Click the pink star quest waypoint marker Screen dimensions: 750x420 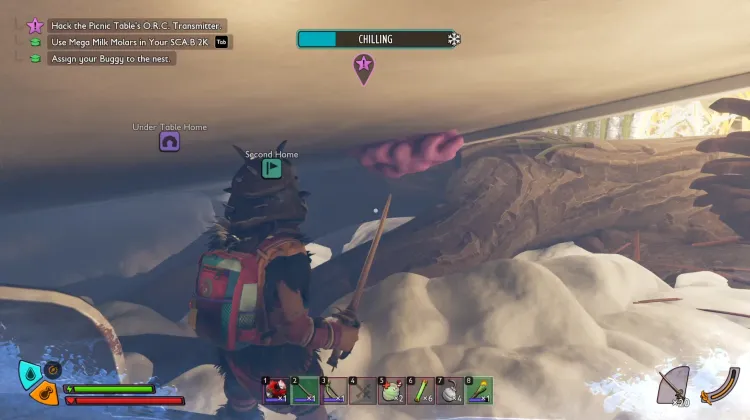(x=363, y=66)
